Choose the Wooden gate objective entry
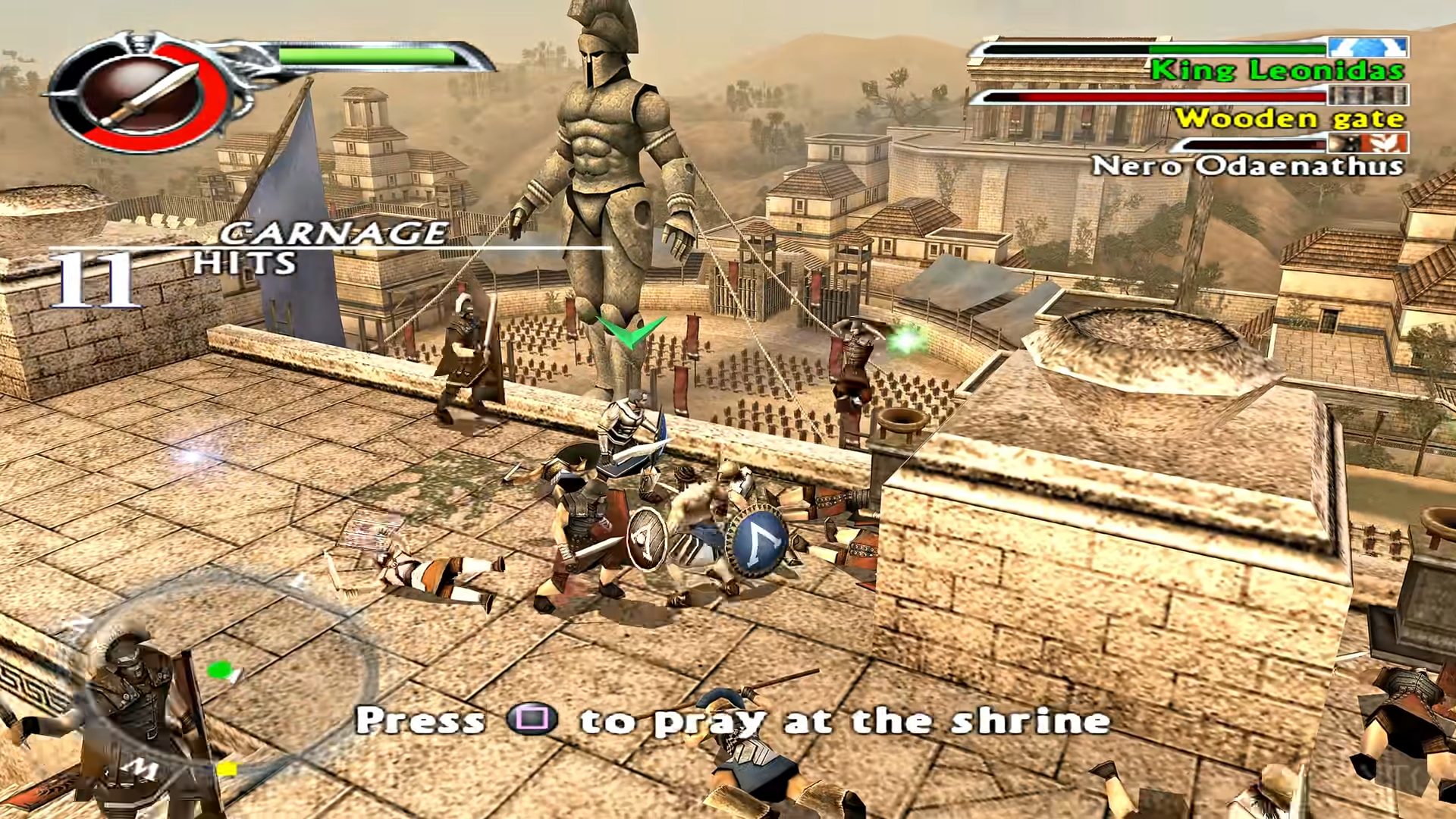Screen dimensions: 1456x819 [1289, 118]
